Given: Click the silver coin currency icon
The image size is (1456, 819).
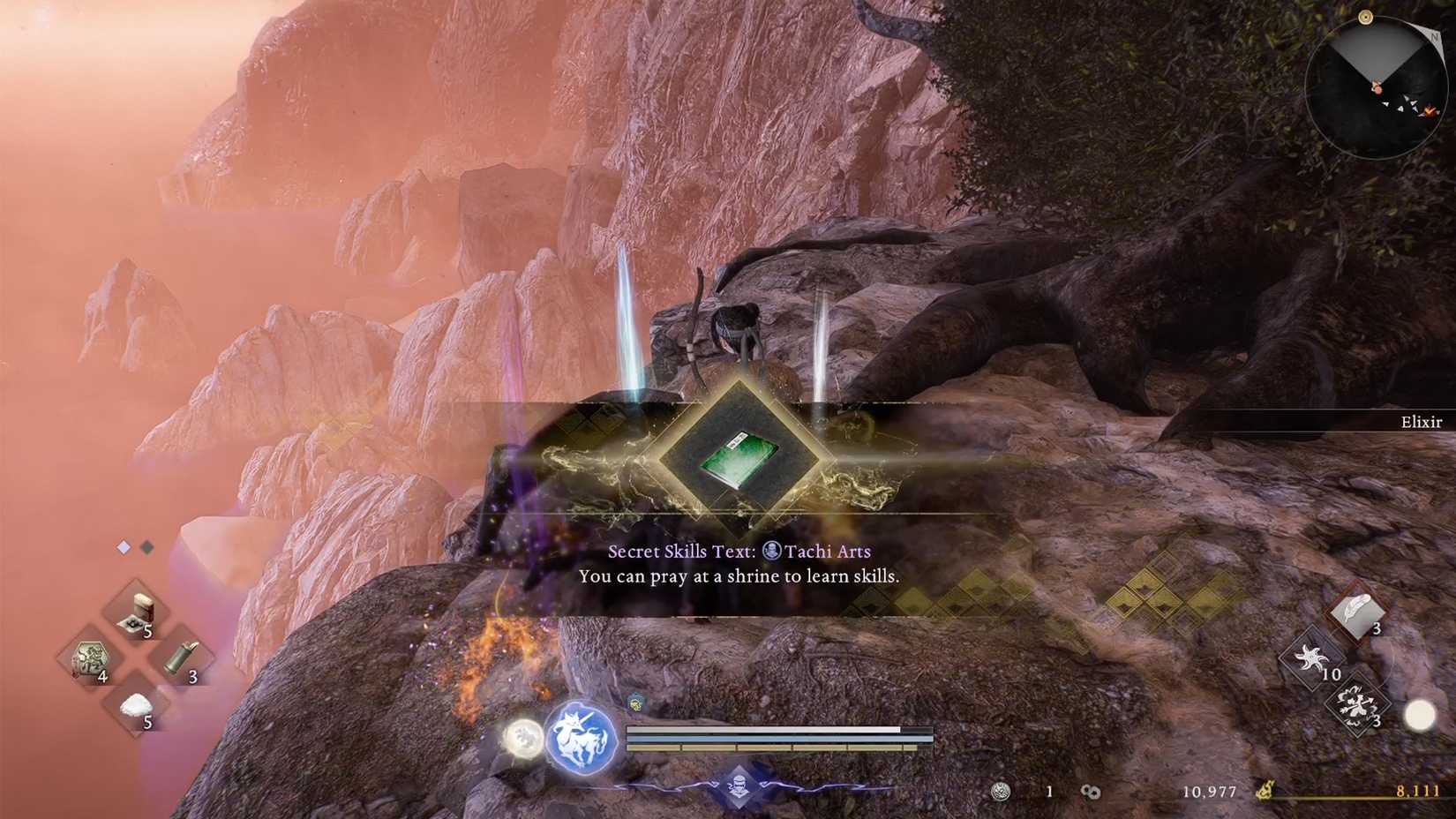Looking at the screenshot, I should coord(1002,790).
